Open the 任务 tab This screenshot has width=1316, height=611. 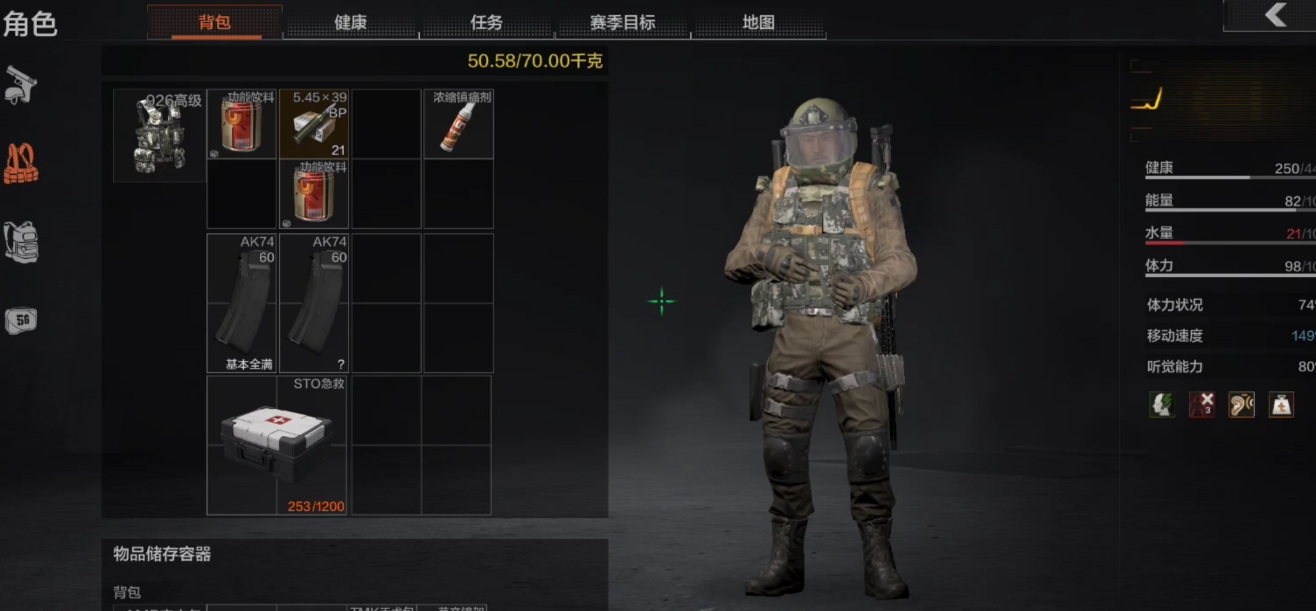point(486,22)
